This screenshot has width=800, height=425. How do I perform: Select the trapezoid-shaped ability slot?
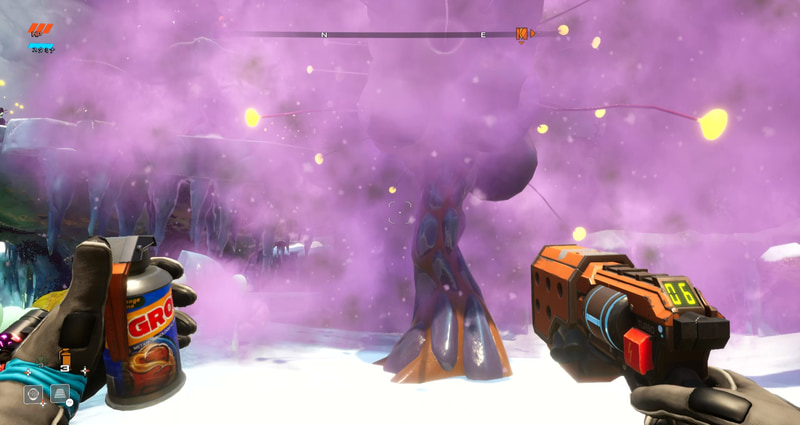click(60, 394)
